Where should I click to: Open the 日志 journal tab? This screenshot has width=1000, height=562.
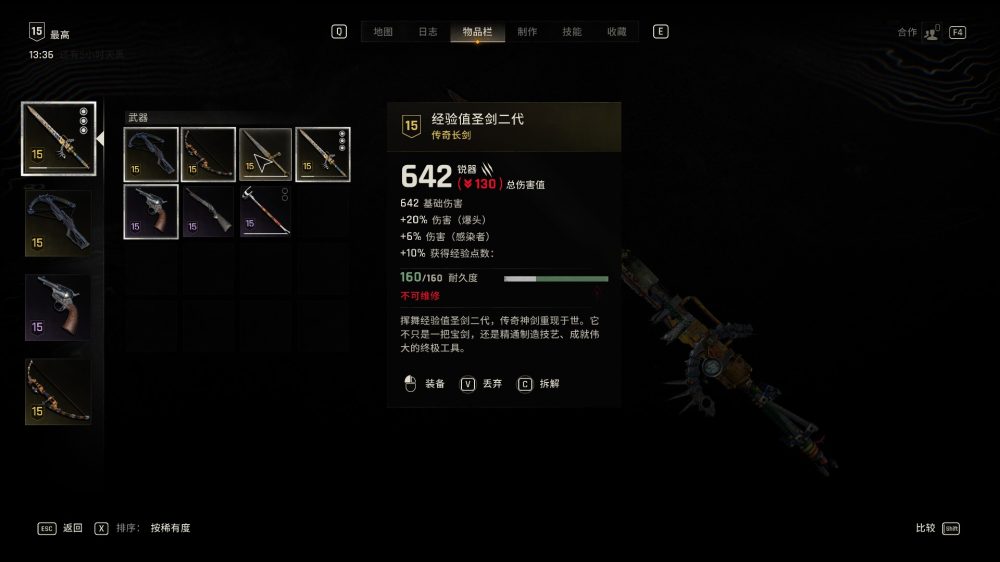pos(427,32)
